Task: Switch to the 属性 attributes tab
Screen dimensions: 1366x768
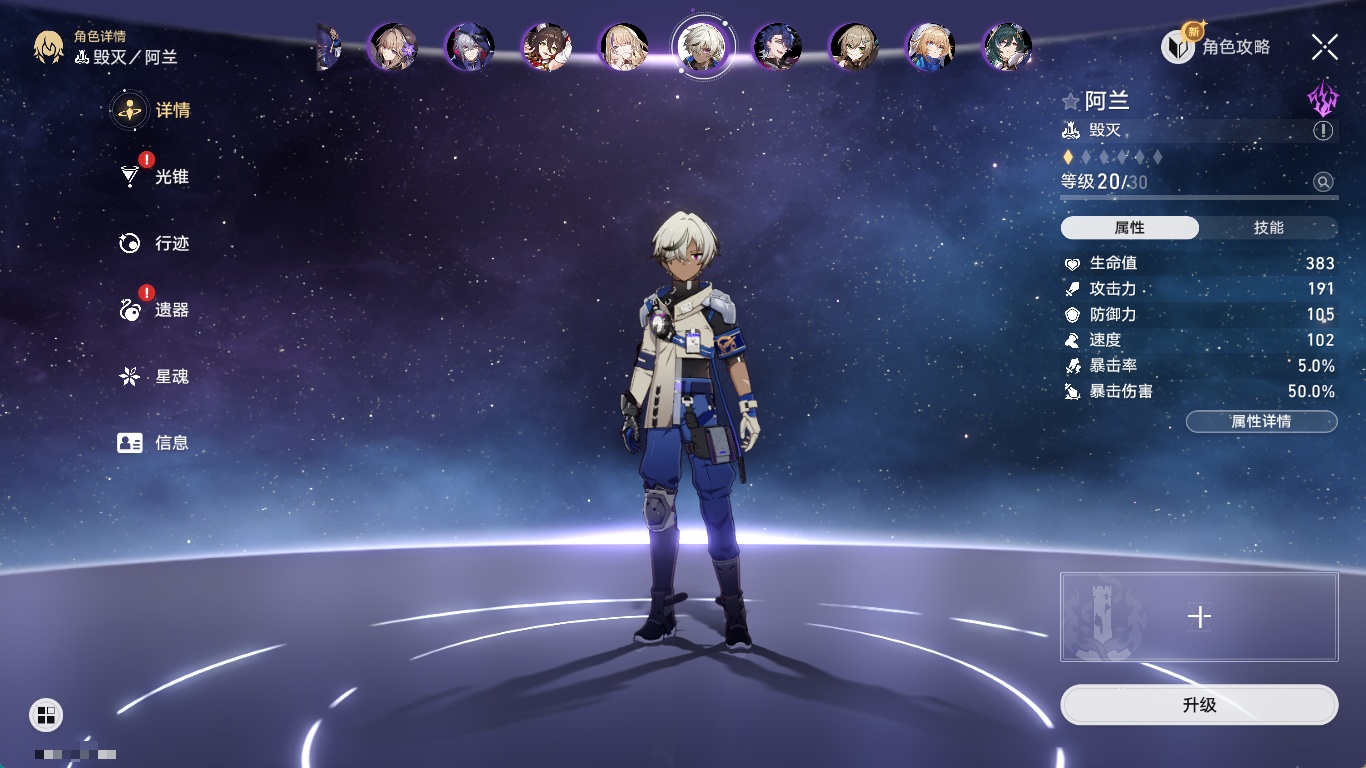Action: pos(1130,228)
